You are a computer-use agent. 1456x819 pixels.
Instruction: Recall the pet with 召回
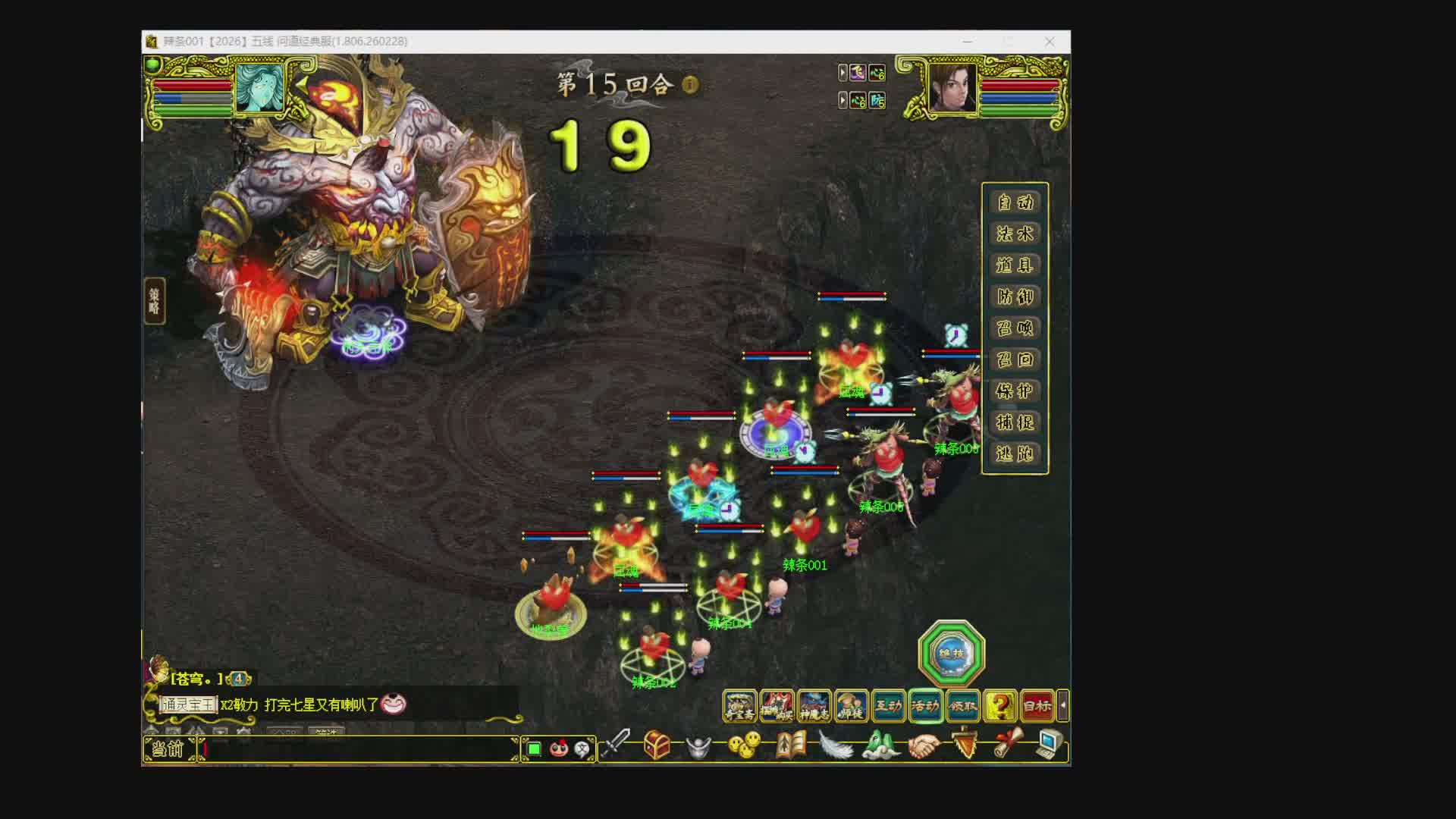(x=1015, y=359)
